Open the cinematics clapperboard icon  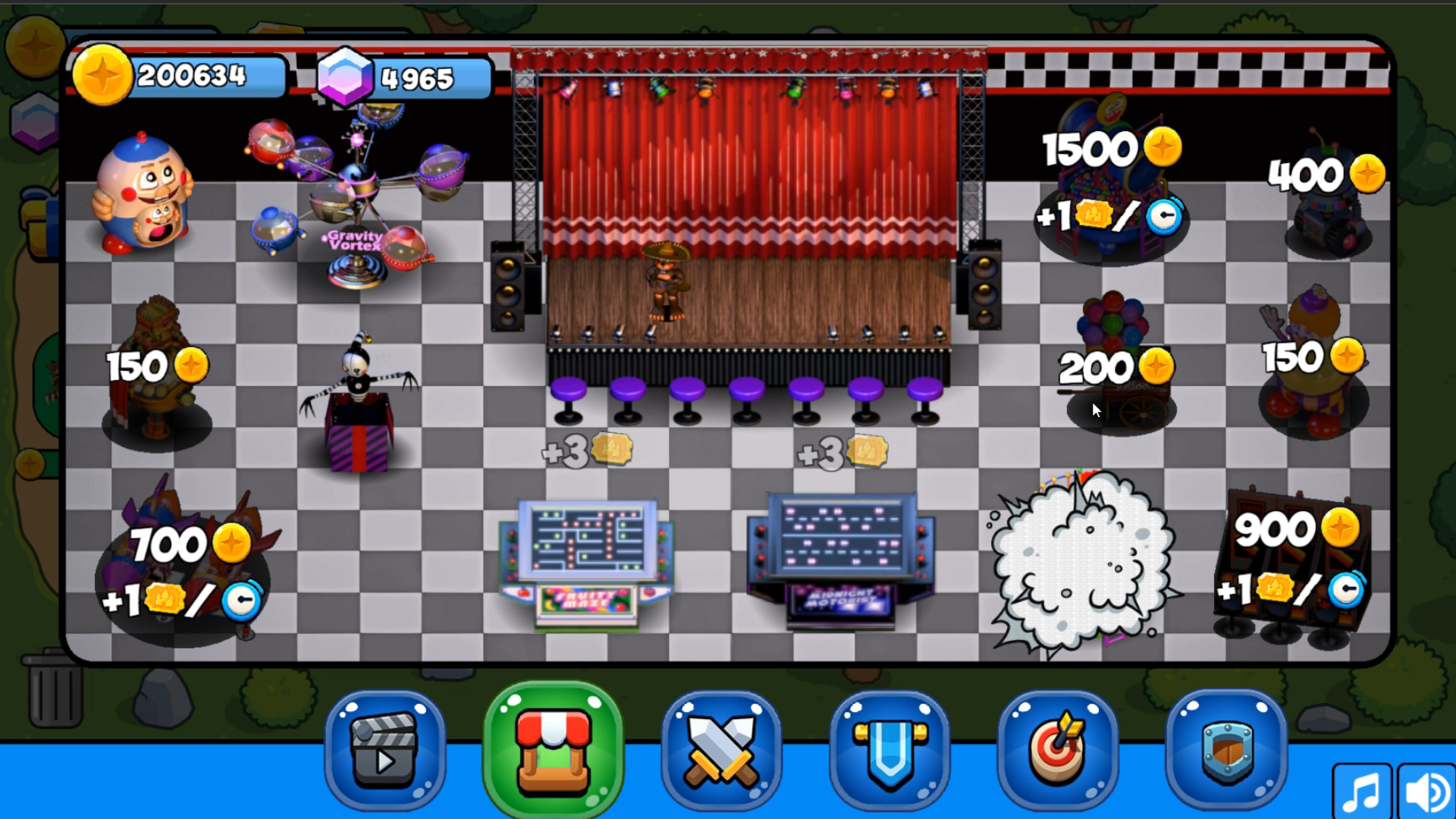[384, 749]
